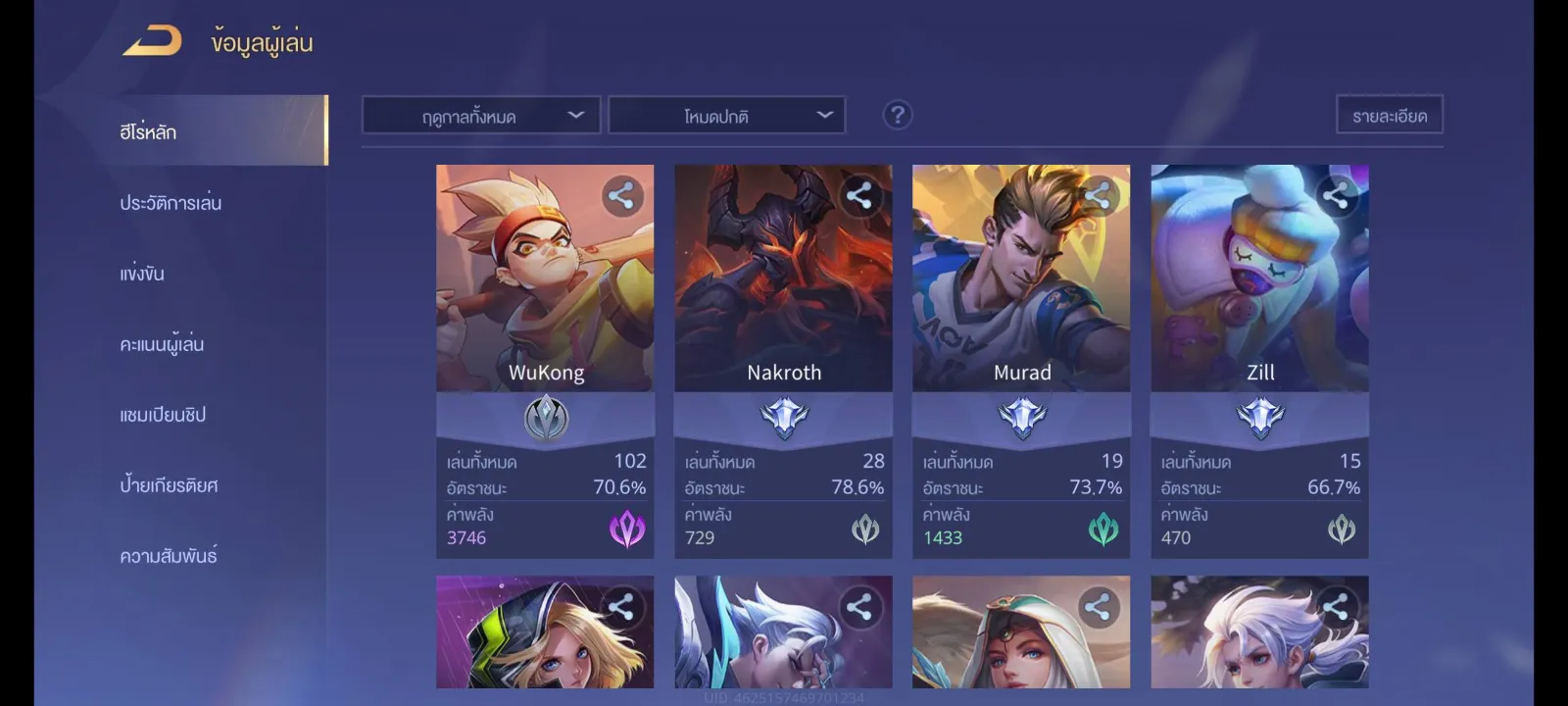Open the ประวัติการเล่น tab
This screenshot has height=706, width=1568.
pyautogui.click(x=171, y=203)
